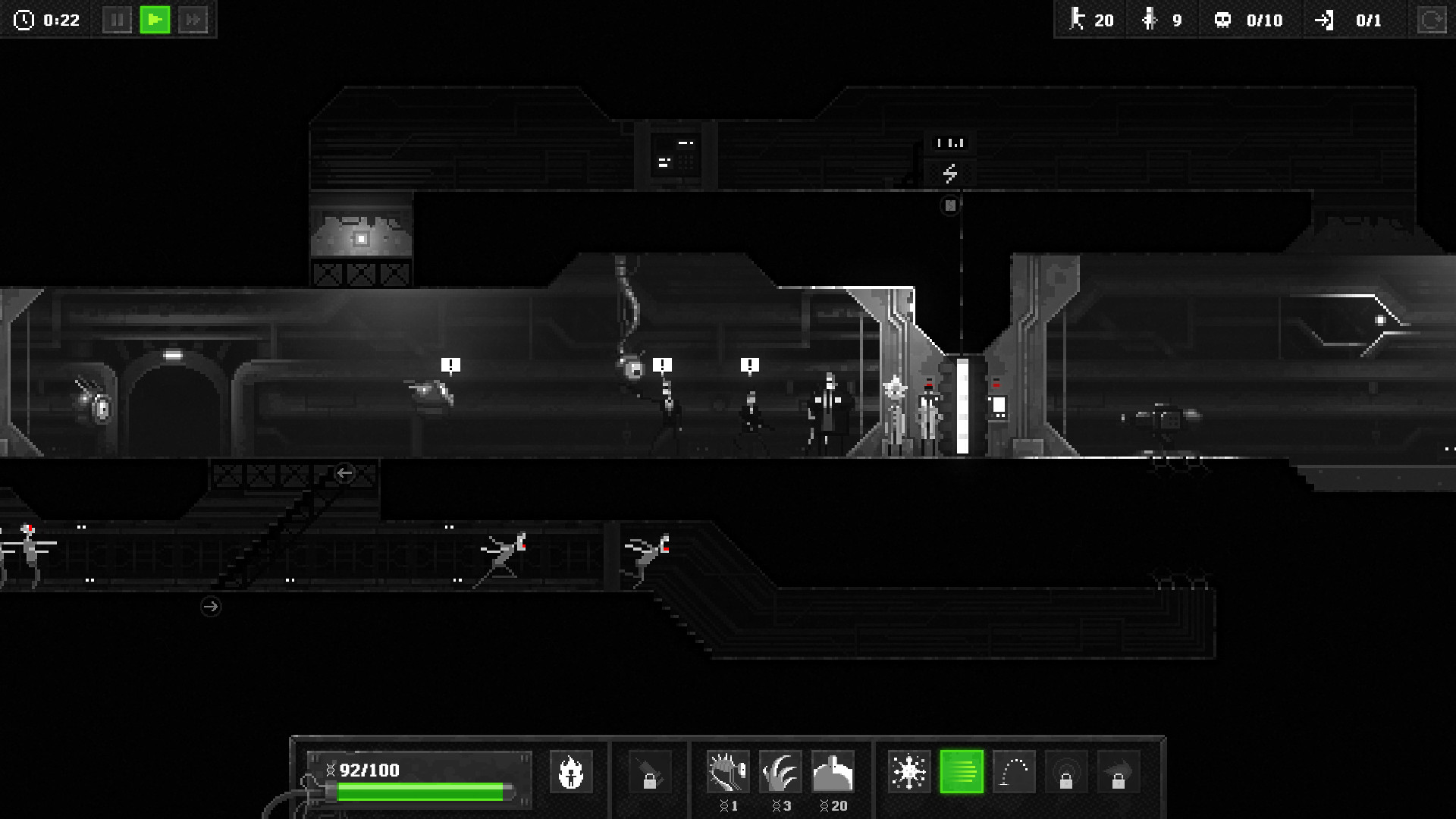Click the locked syringe ability slot
1456x819 pixels.
click(651, 771)
